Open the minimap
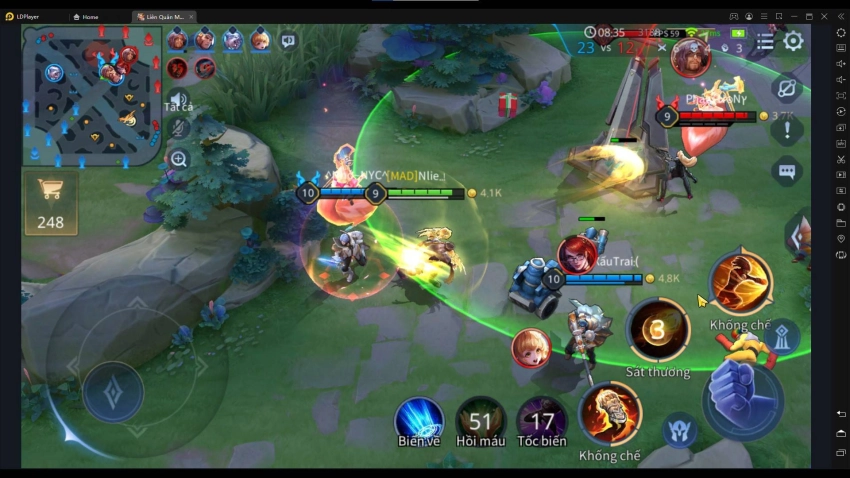Viewport: 850px width, 478px height. (x=92, y=94)
